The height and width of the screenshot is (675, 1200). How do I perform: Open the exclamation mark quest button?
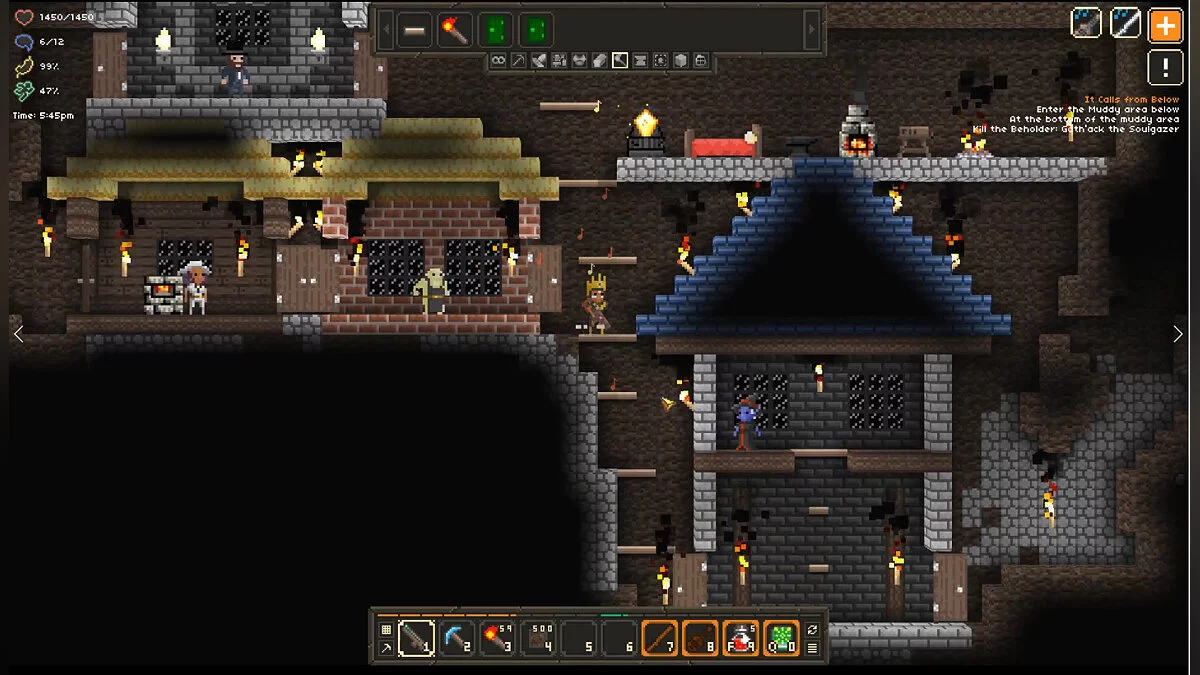coord(1165,68)
